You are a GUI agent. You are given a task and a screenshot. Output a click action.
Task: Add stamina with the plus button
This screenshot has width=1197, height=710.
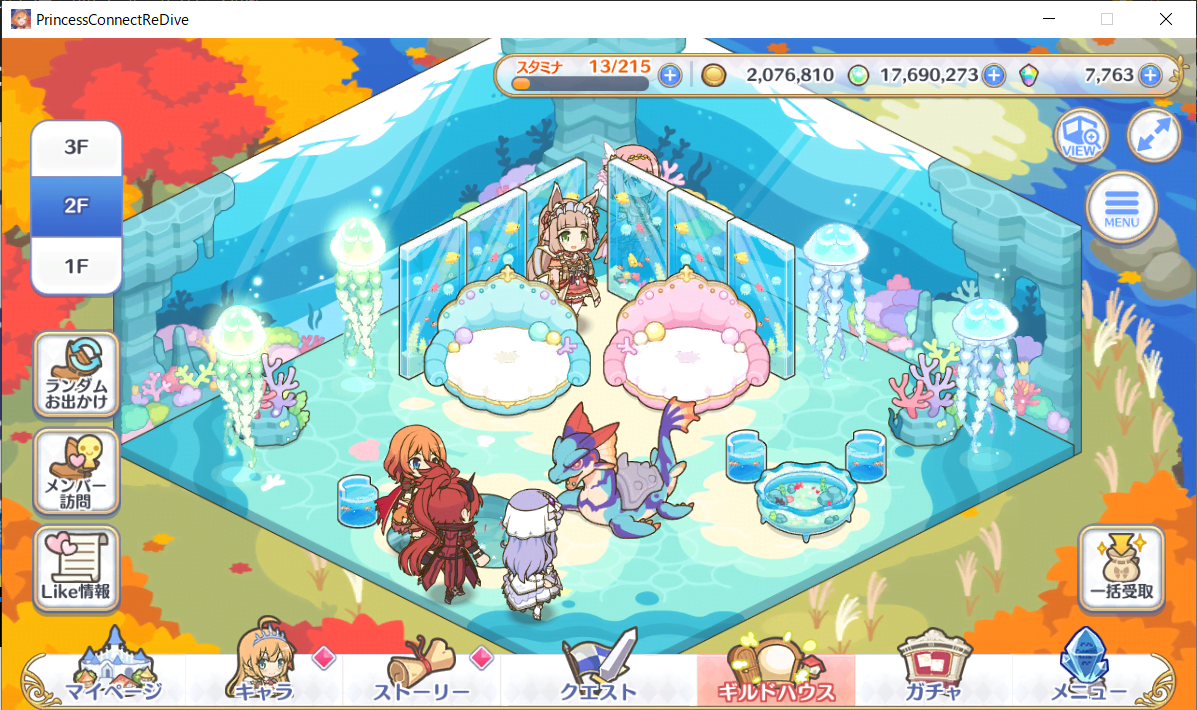670,75
